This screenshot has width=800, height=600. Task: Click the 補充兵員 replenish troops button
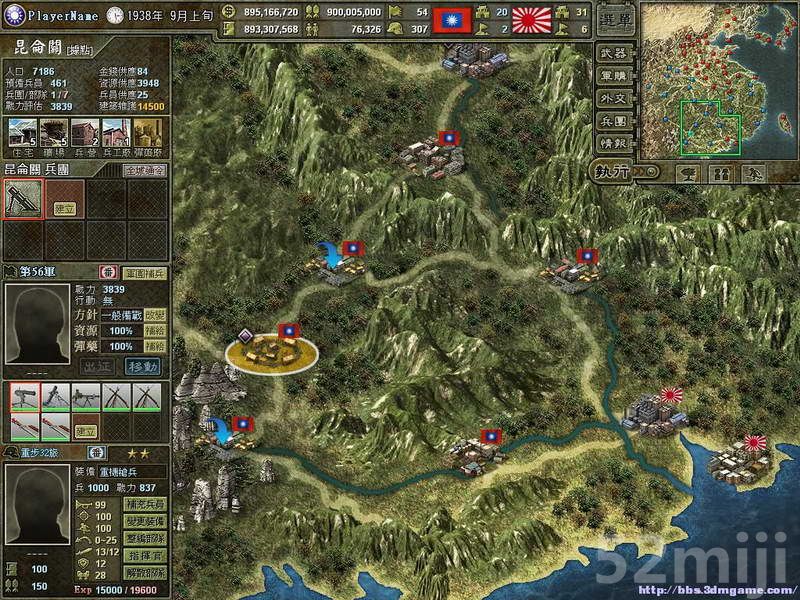pos(143,504)
